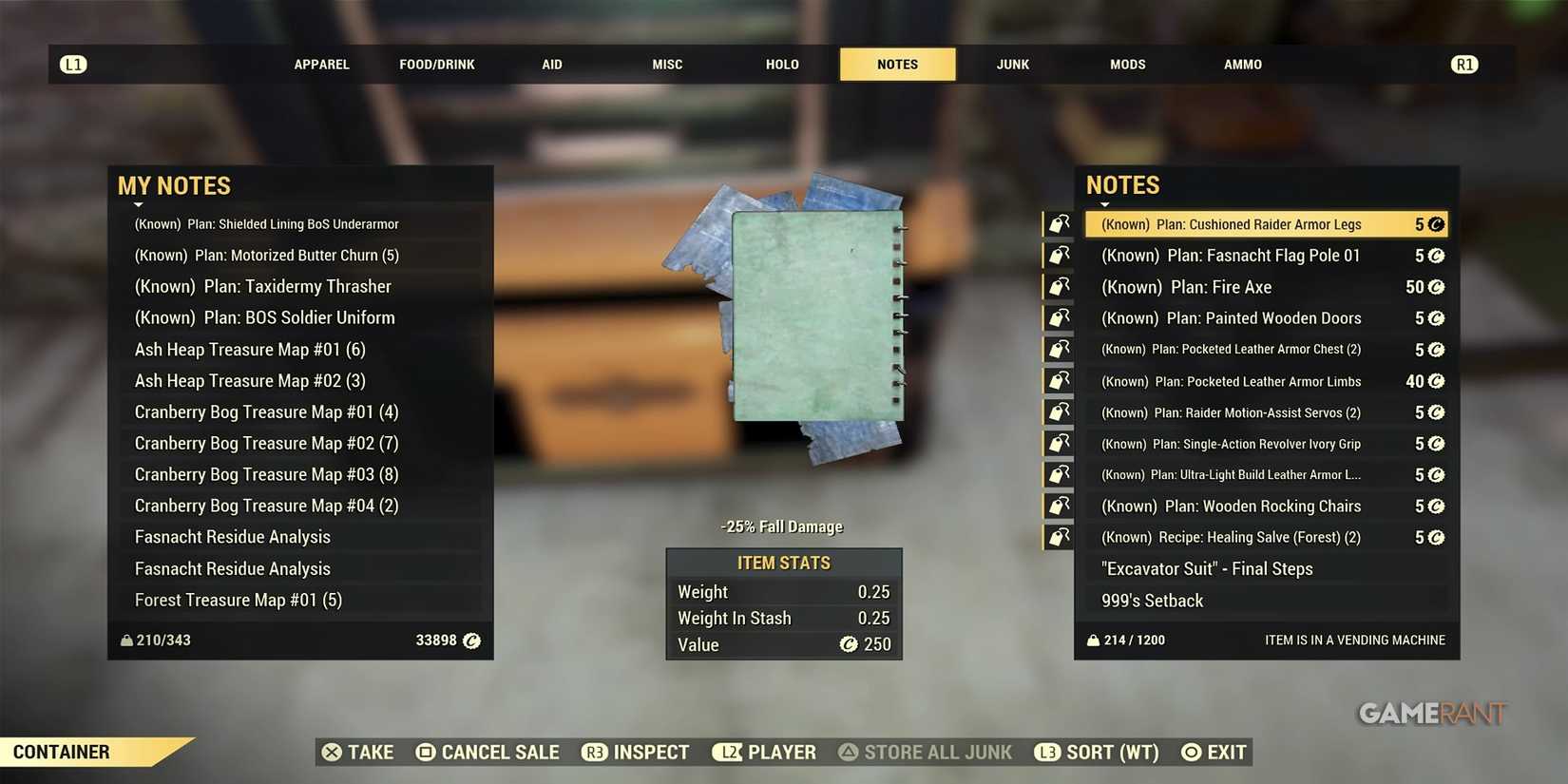Click the L2 icon next to PLAYER

click(x=728, y=752)
